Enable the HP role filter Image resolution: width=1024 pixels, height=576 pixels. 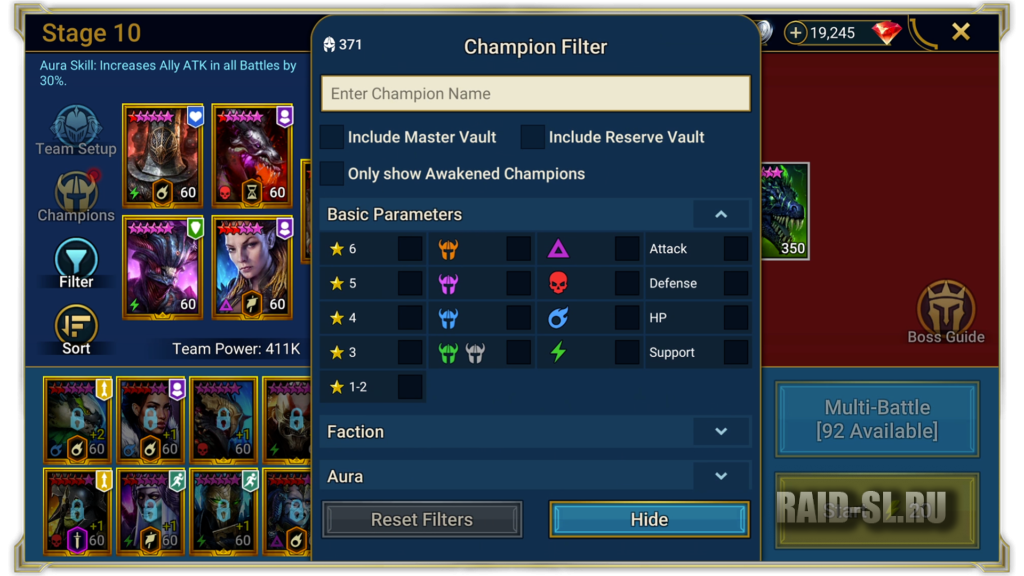735,318
